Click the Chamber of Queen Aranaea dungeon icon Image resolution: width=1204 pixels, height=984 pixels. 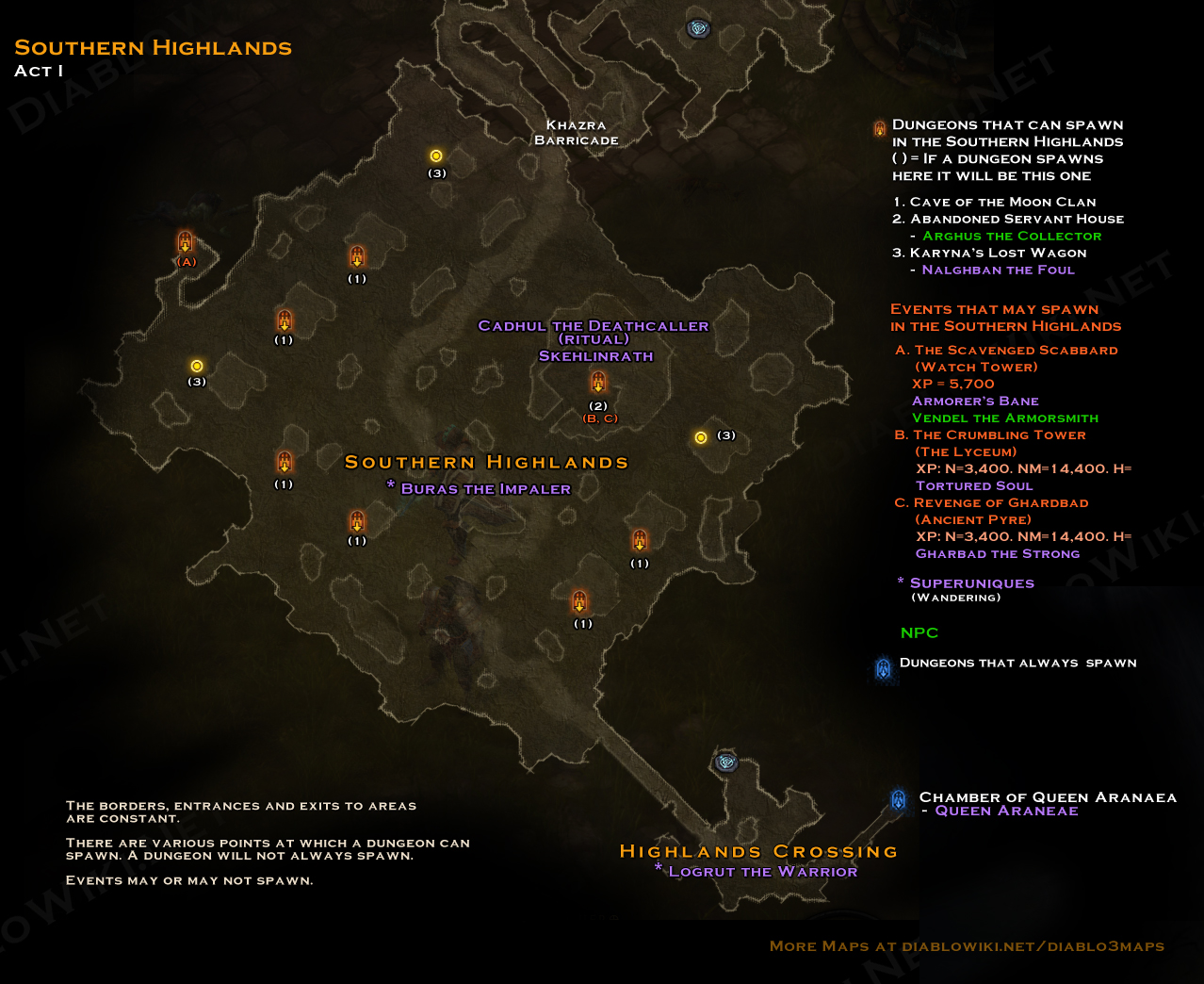pos(898,799)
